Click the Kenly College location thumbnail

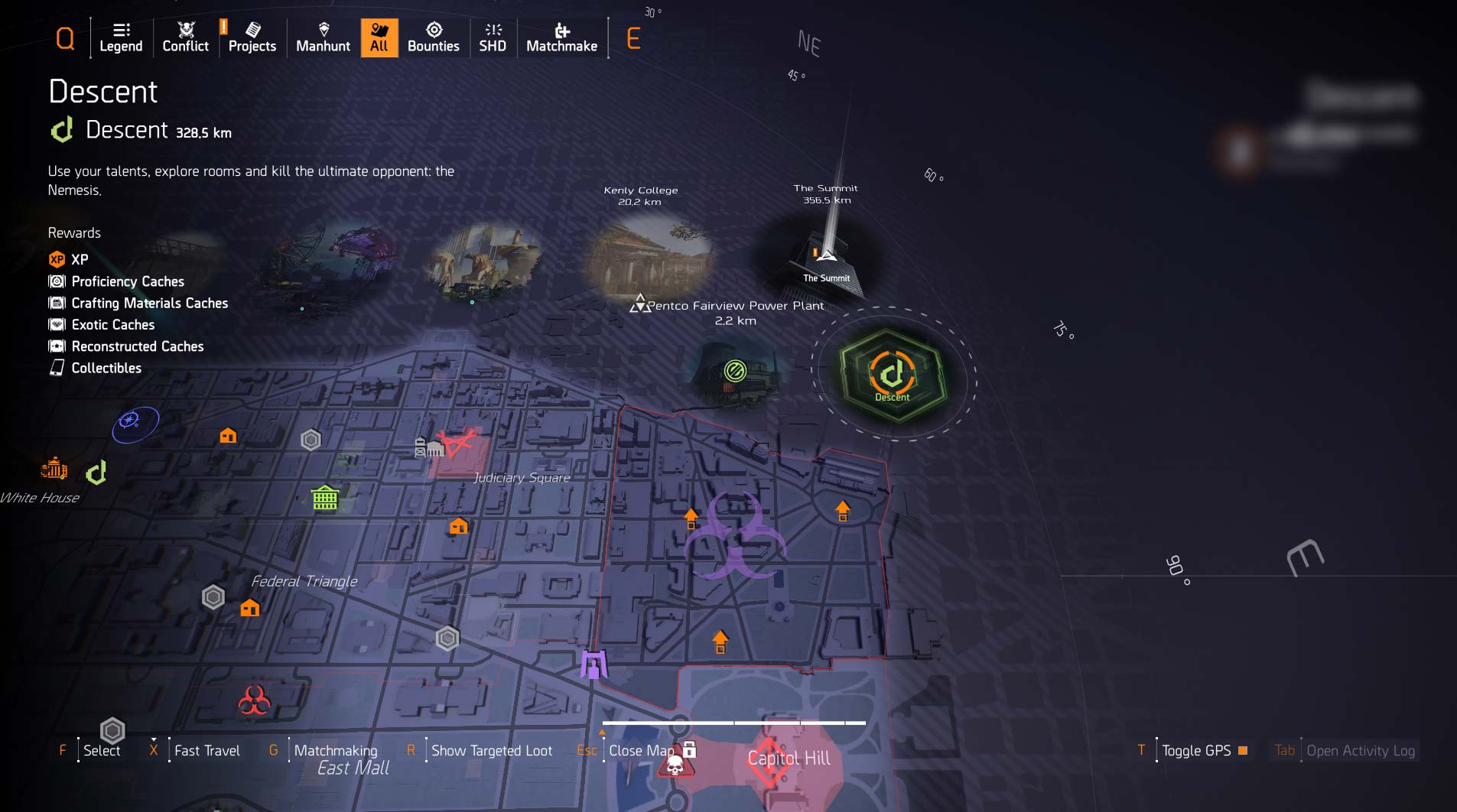(650, 256)
